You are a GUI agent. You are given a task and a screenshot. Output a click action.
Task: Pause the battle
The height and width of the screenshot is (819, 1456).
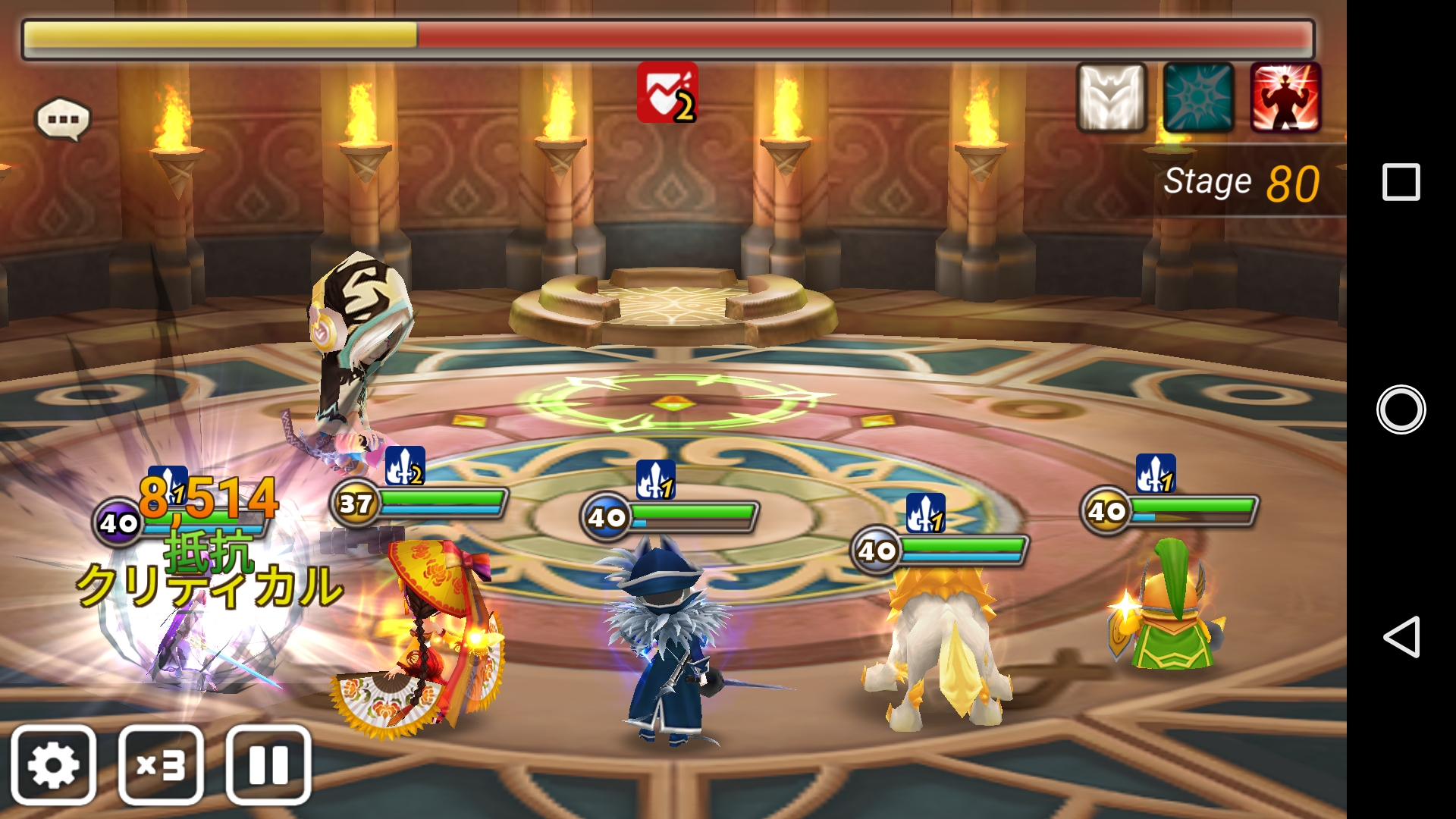(268, 764)
